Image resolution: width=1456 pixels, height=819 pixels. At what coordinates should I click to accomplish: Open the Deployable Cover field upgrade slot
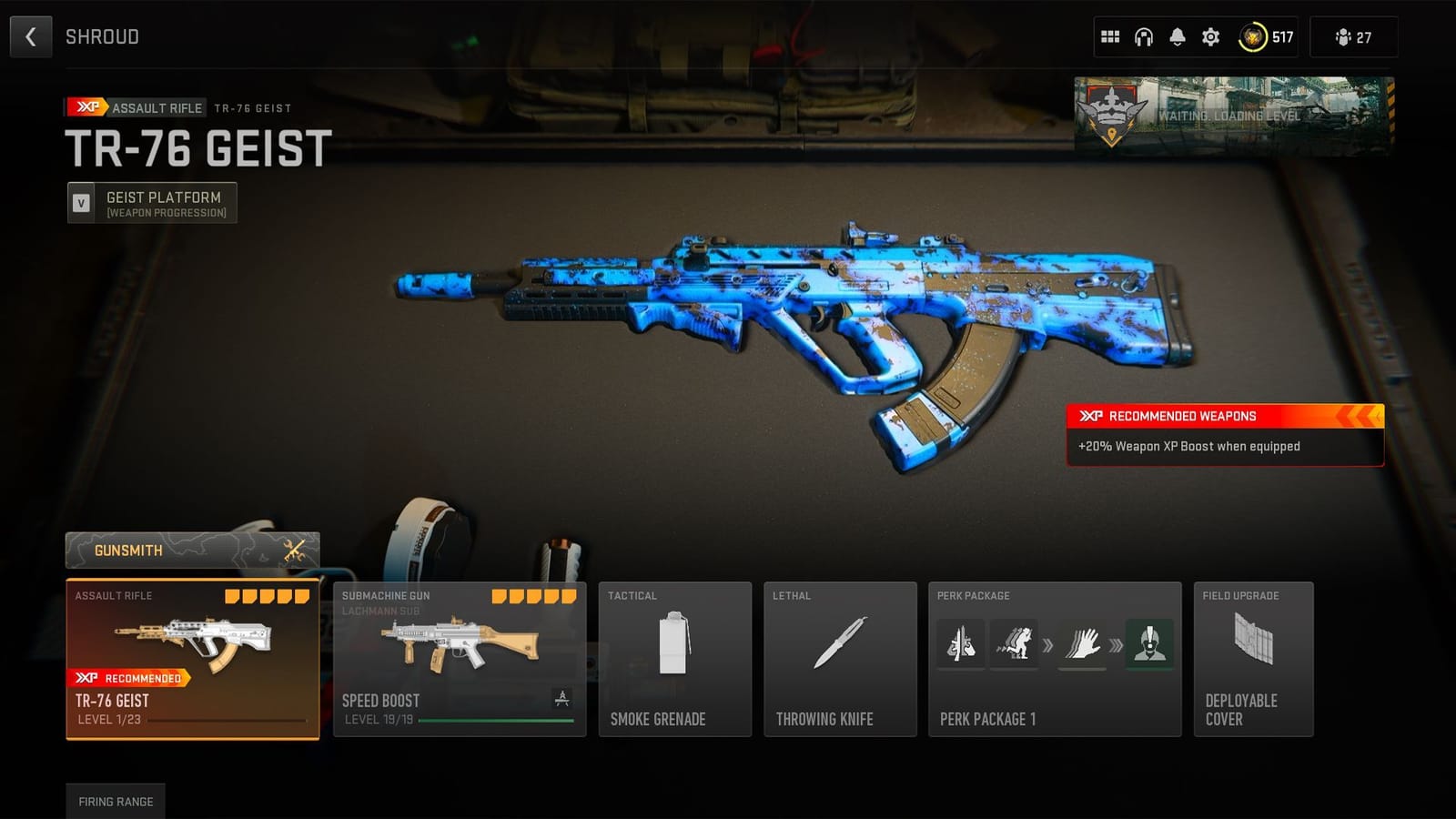[x=1253, y=660]
